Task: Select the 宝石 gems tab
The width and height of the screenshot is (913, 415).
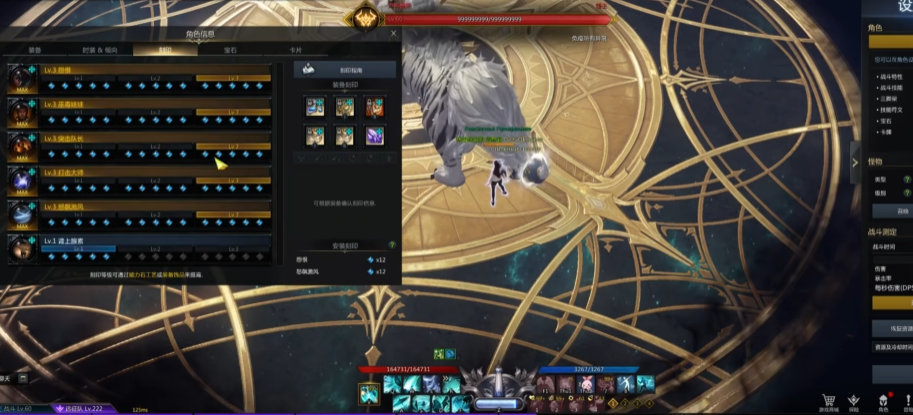Action: pyautogui.click(x=230, y=49)
